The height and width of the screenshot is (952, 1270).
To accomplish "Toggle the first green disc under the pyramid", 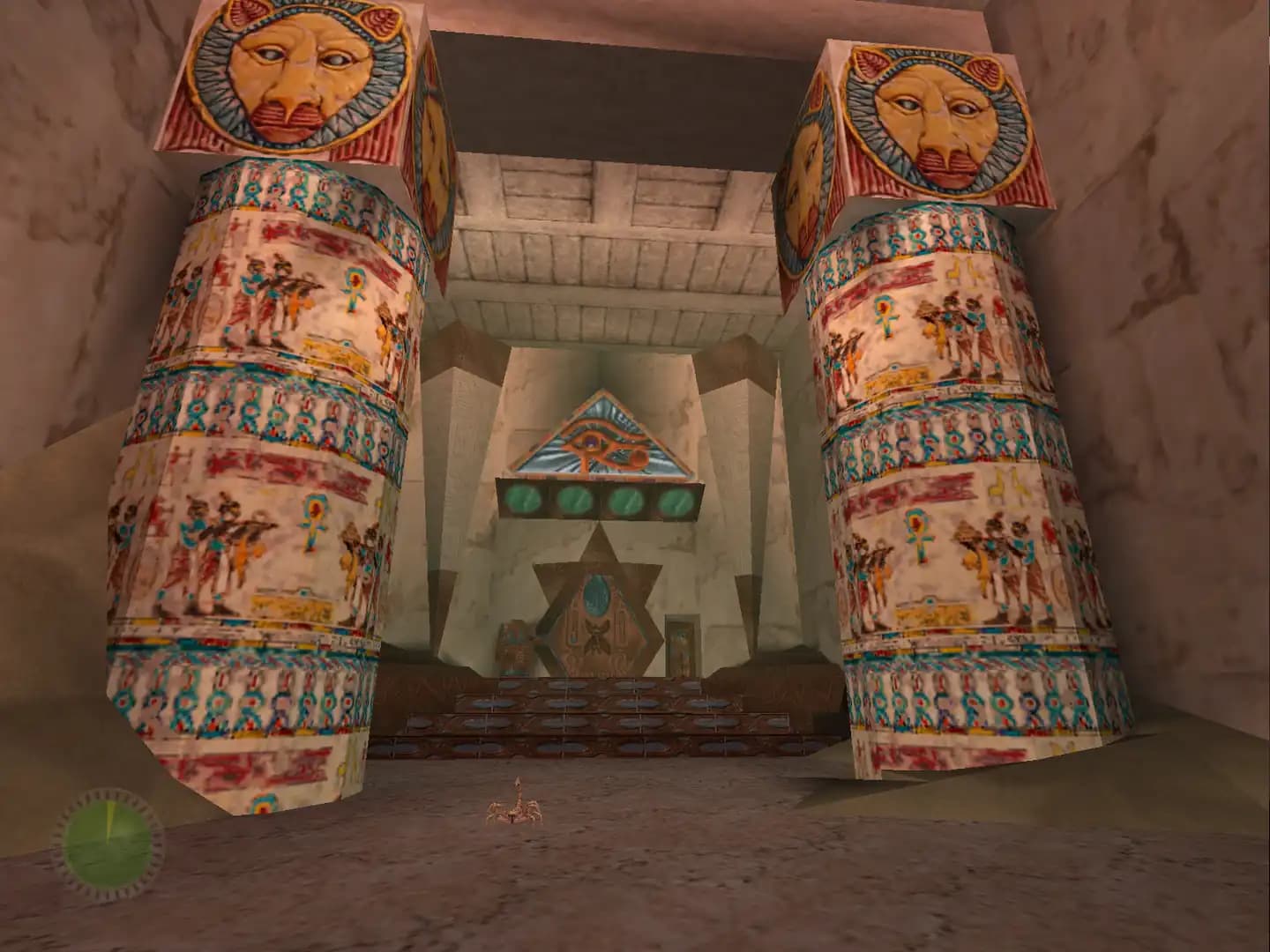I will coord(522,499).
